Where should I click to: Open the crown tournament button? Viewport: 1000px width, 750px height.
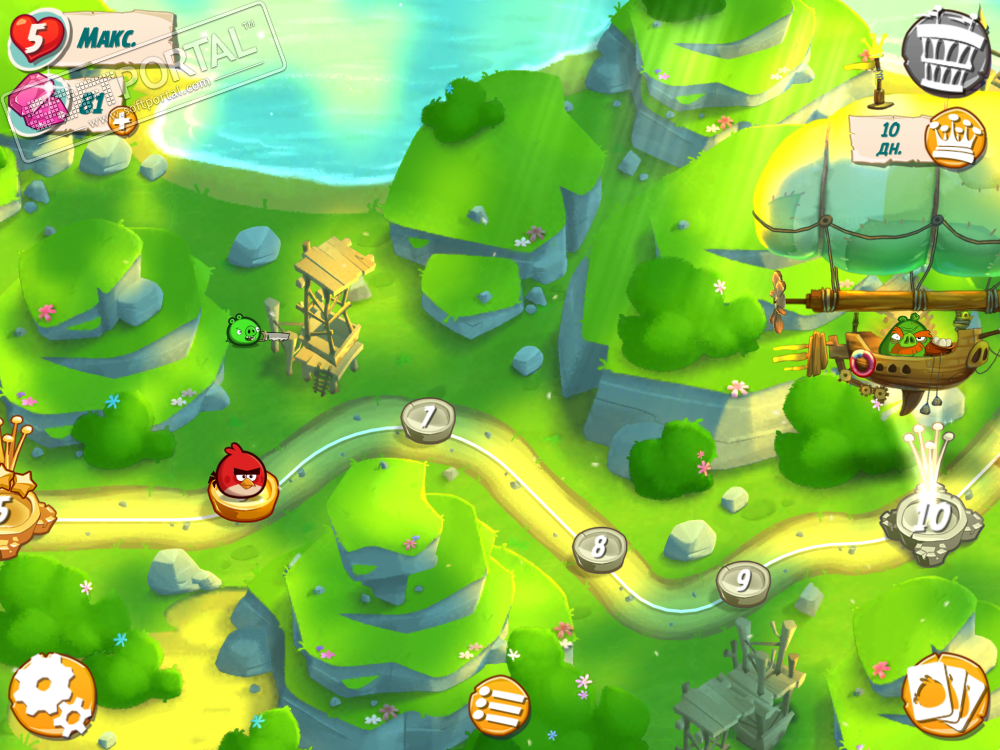(955, 138)
